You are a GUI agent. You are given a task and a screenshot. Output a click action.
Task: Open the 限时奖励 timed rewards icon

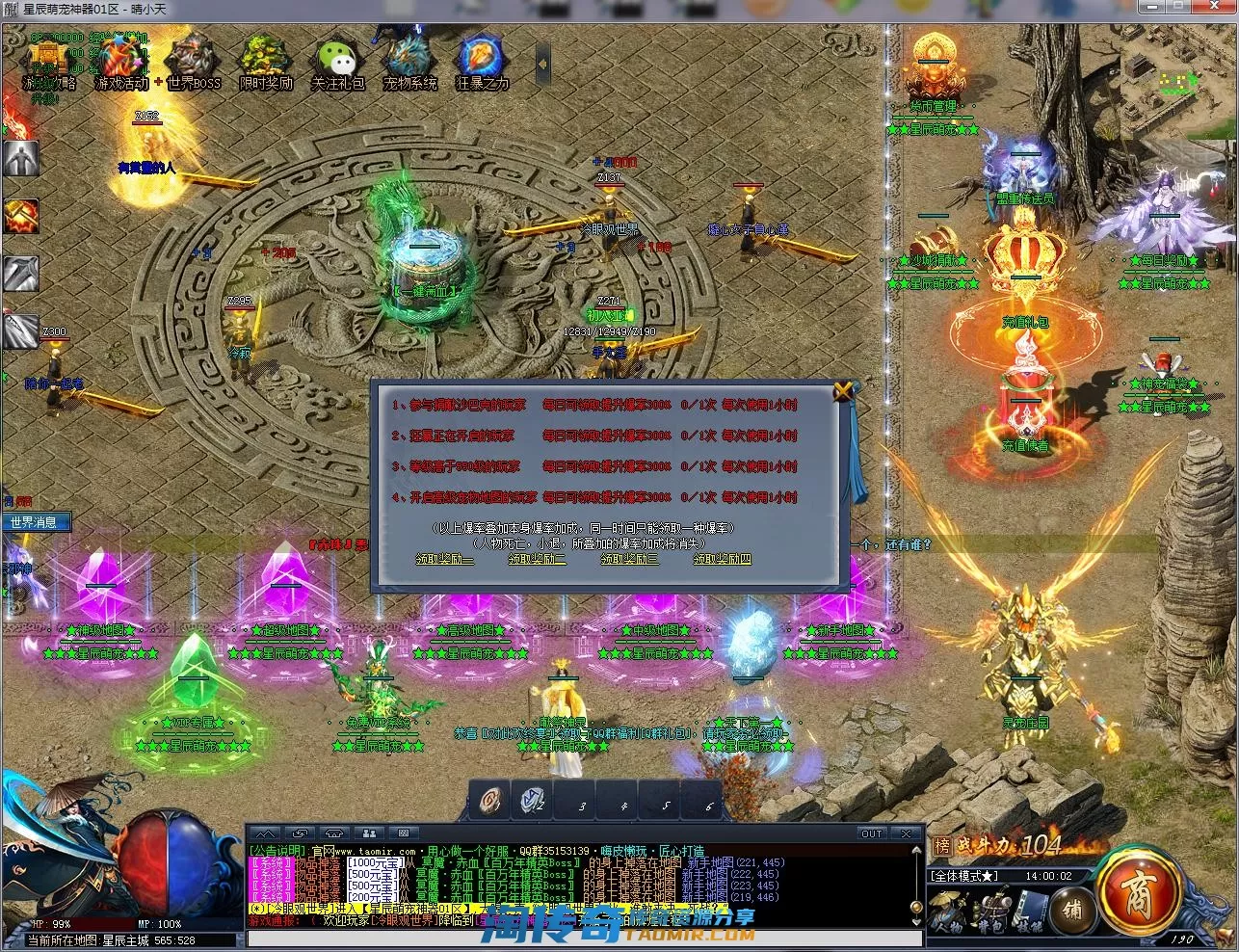tap(266, 62)
